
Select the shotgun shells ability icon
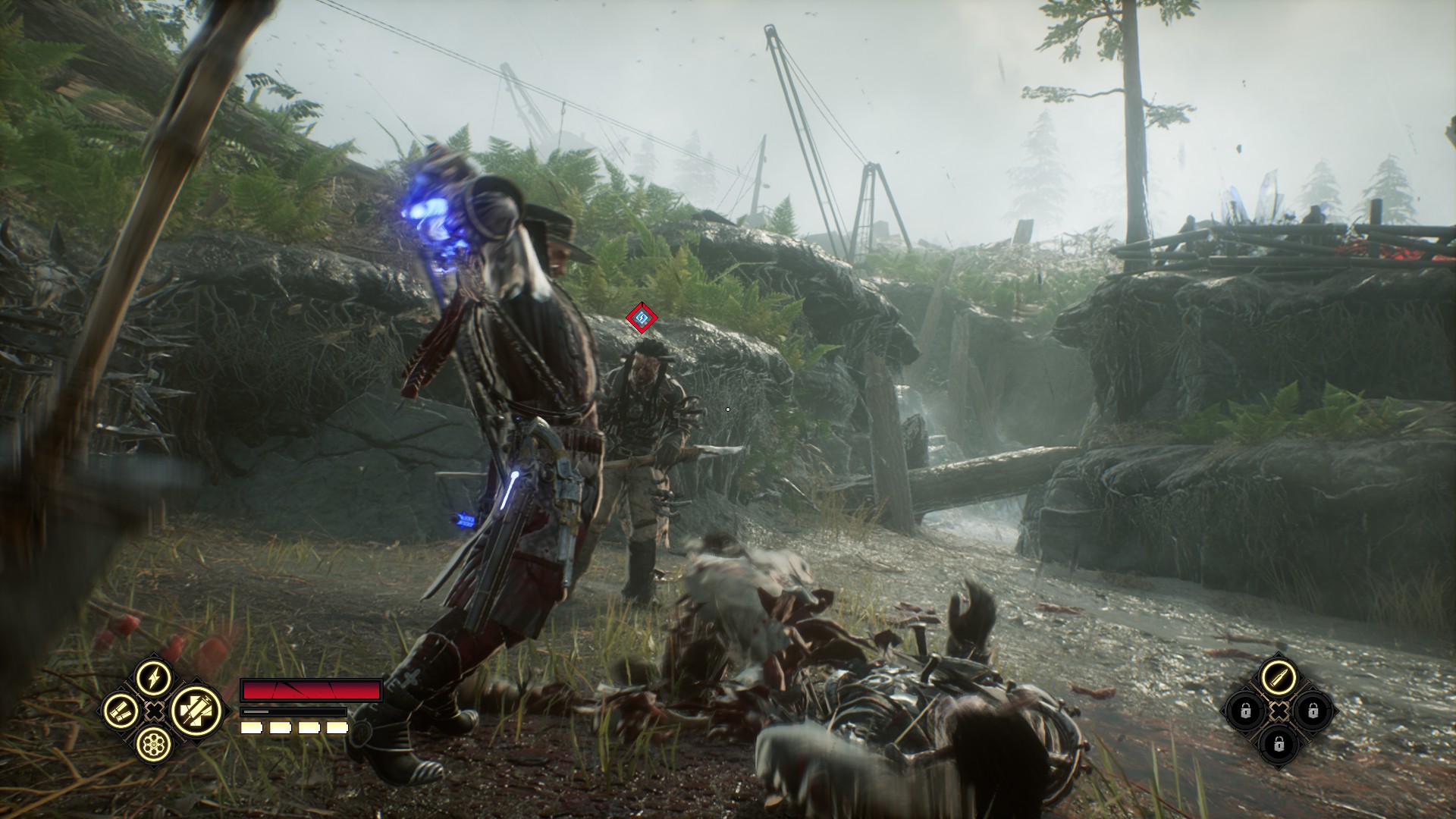(121, 711)
